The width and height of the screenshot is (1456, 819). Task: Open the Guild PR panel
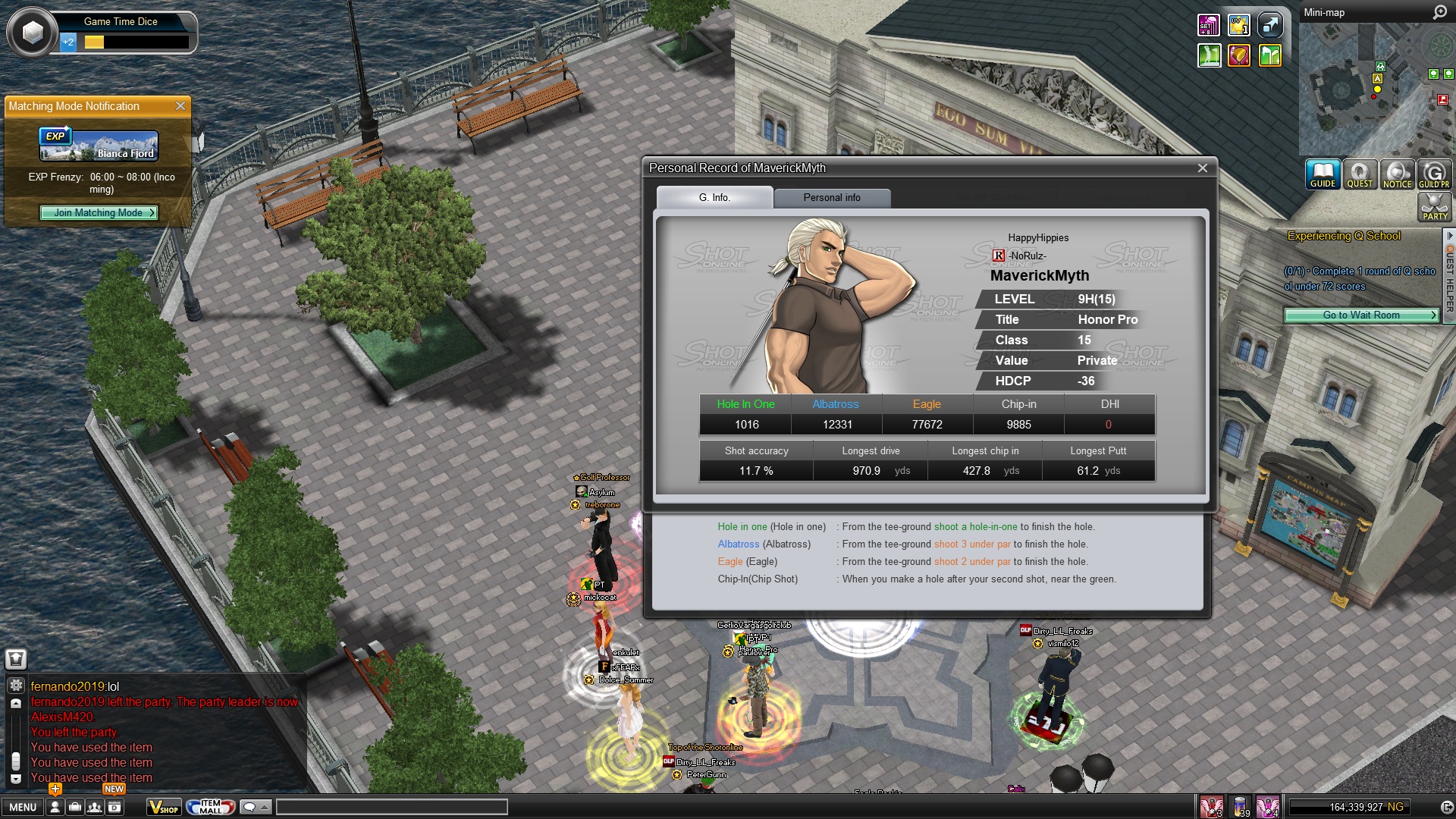[x=1434, y=174]
